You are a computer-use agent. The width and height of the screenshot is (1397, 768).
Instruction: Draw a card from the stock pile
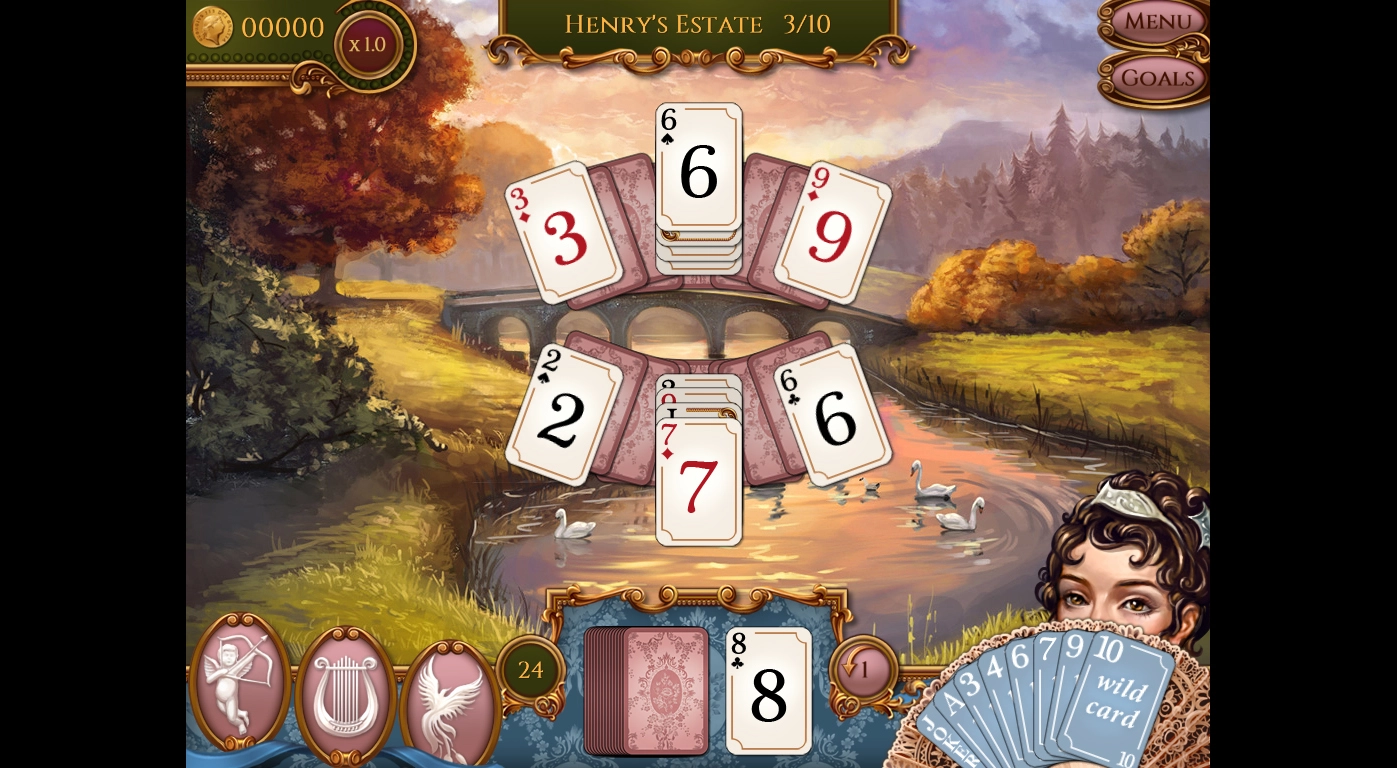[x=648, y=690]
